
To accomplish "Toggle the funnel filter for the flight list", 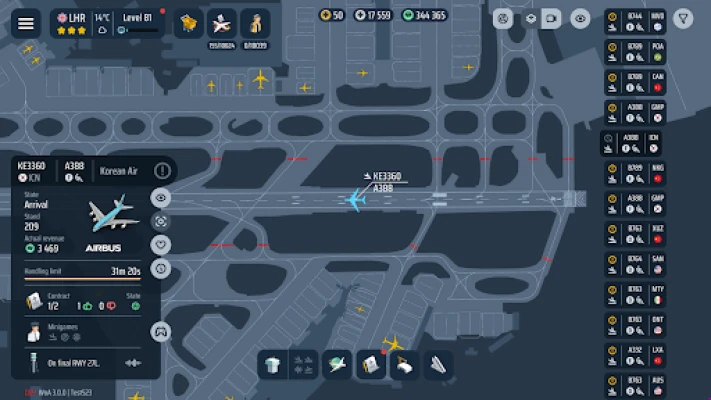I will [x=683, y=18].
